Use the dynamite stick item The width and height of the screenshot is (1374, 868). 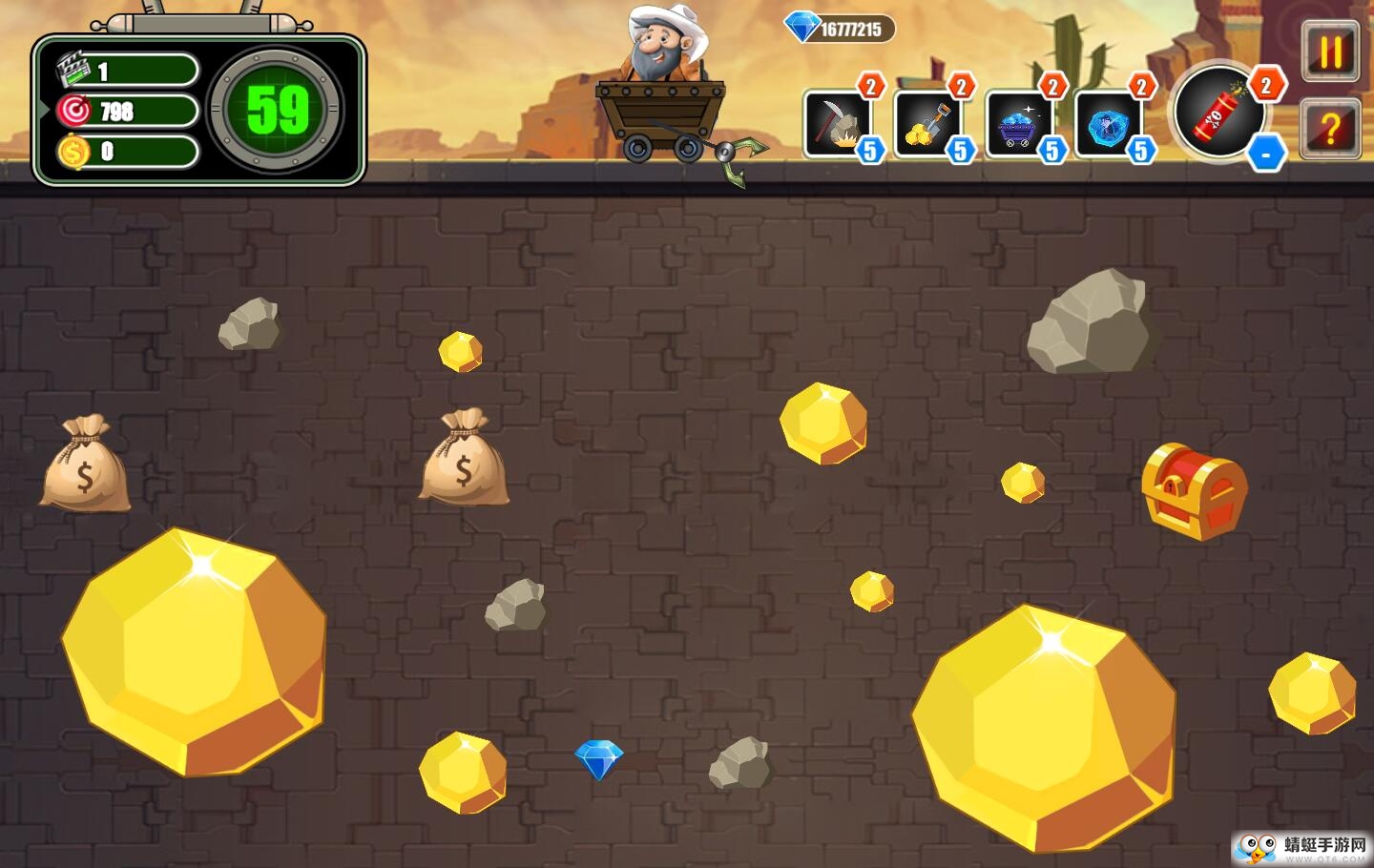click(x=1220, y=113)
